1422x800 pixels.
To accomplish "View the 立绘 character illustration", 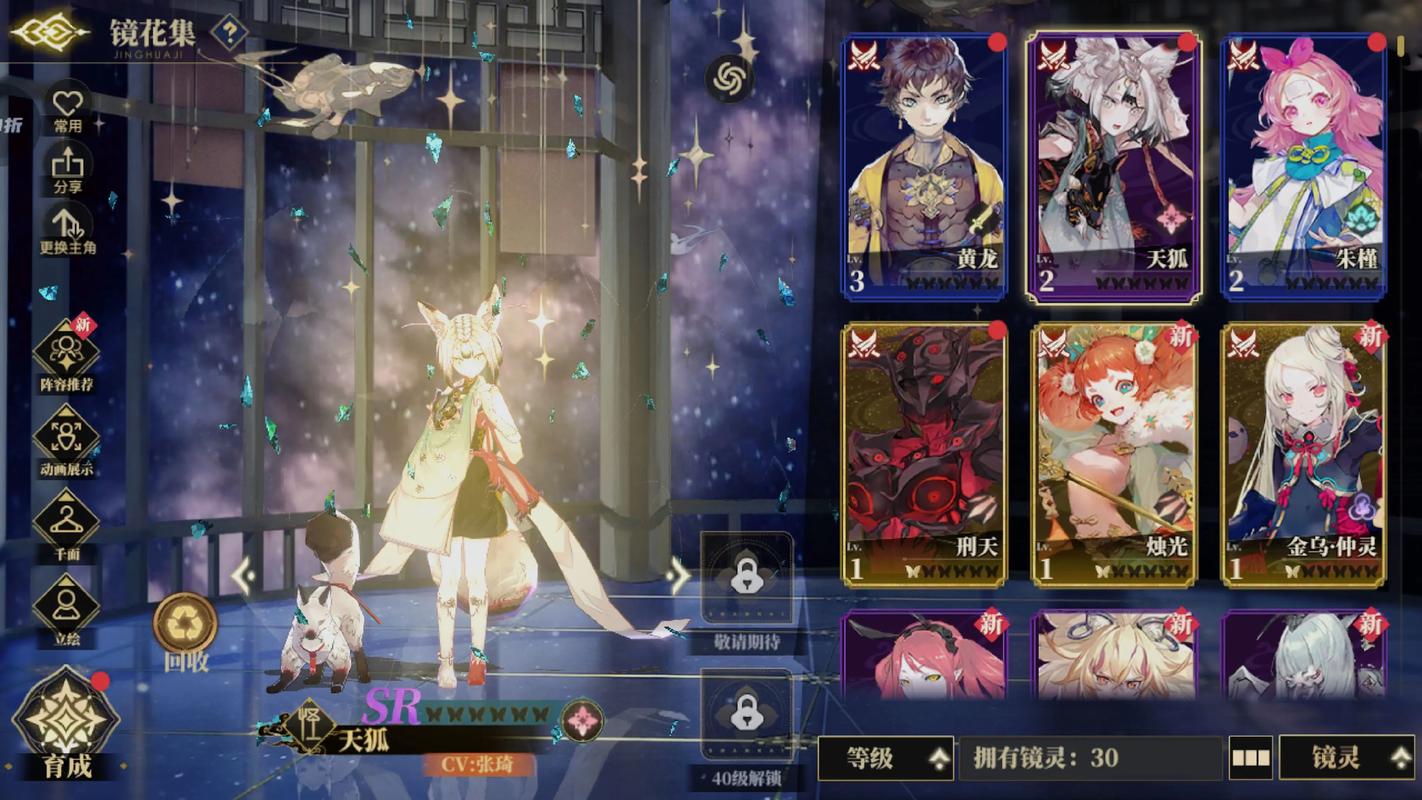I will [x=67, y=607].
